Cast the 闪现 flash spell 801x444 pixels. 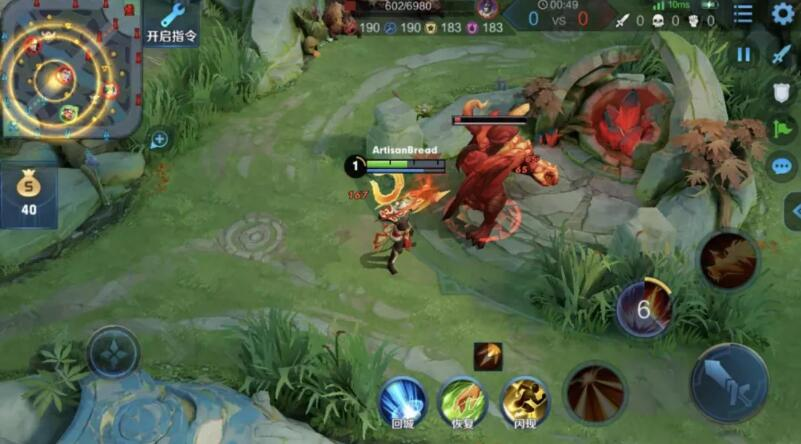click(x=524, y=400)
